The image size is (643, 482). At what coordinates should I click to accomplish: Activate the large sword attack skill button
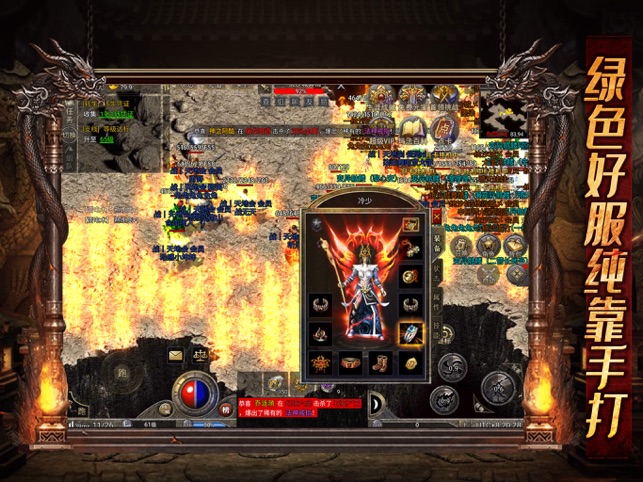(x=497, y=388)
